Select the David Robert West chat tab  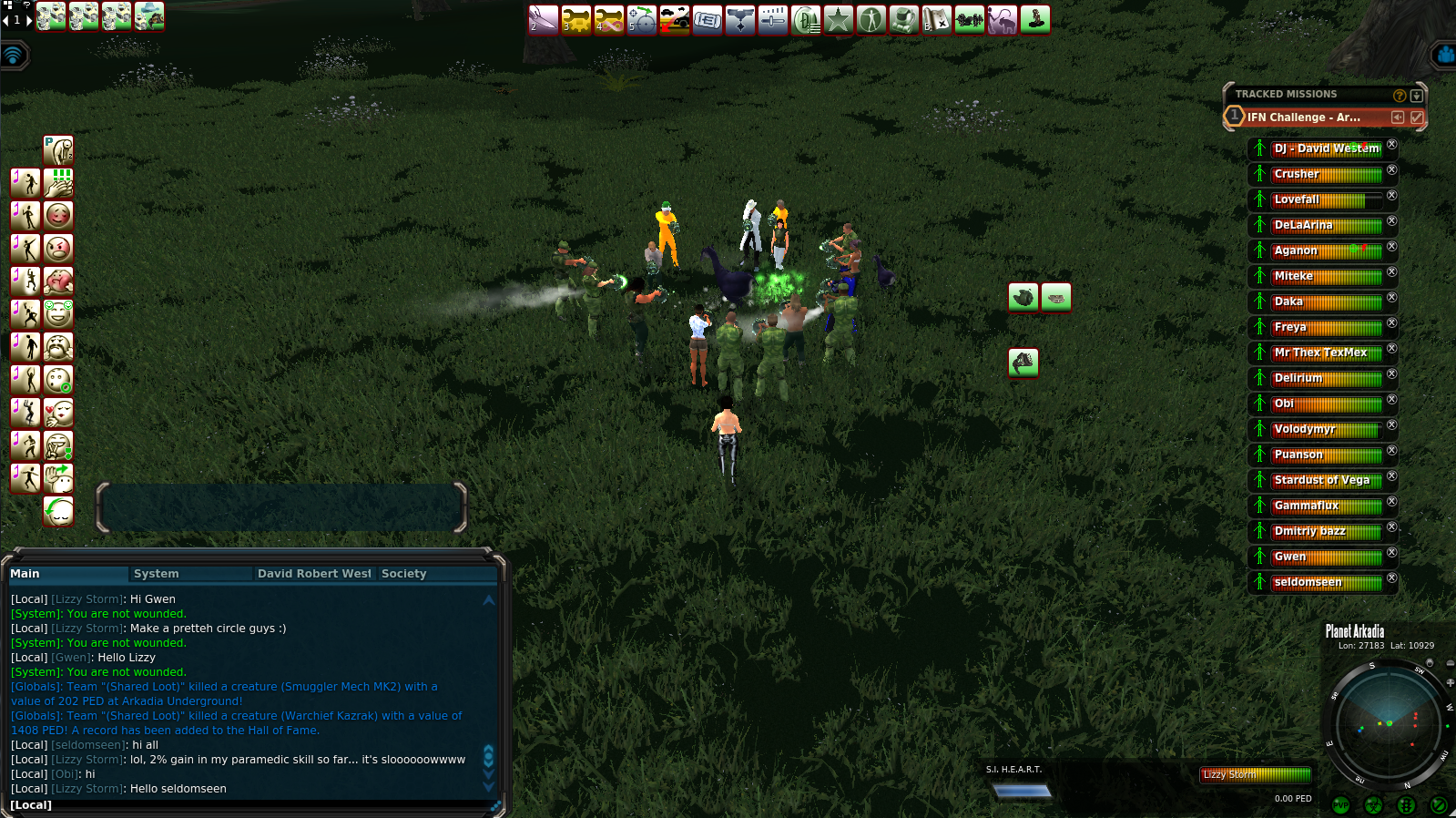point(314,574)
